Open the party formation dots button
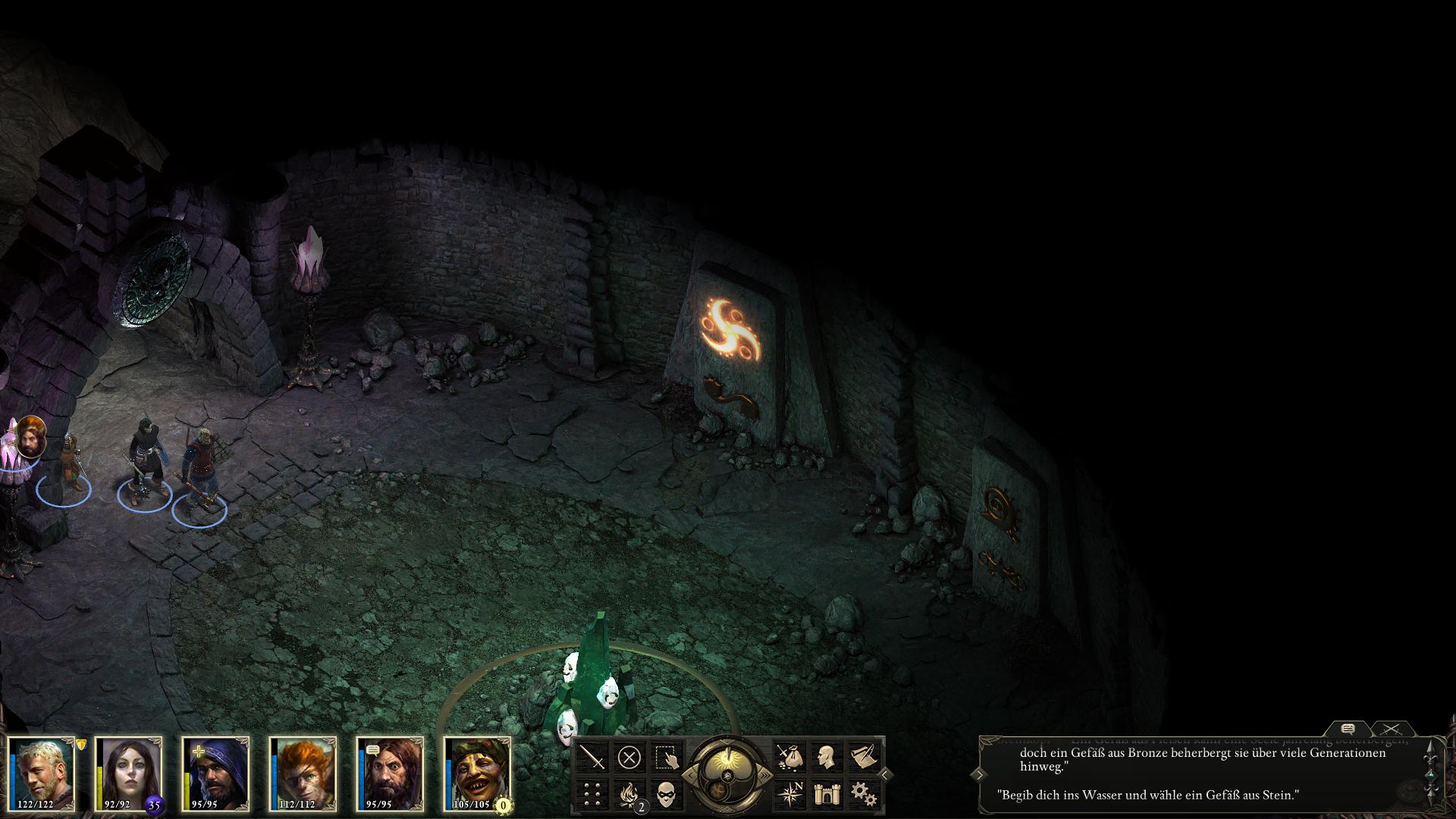The width and height of the screenshot is (1456, 819). coord(593,793)
